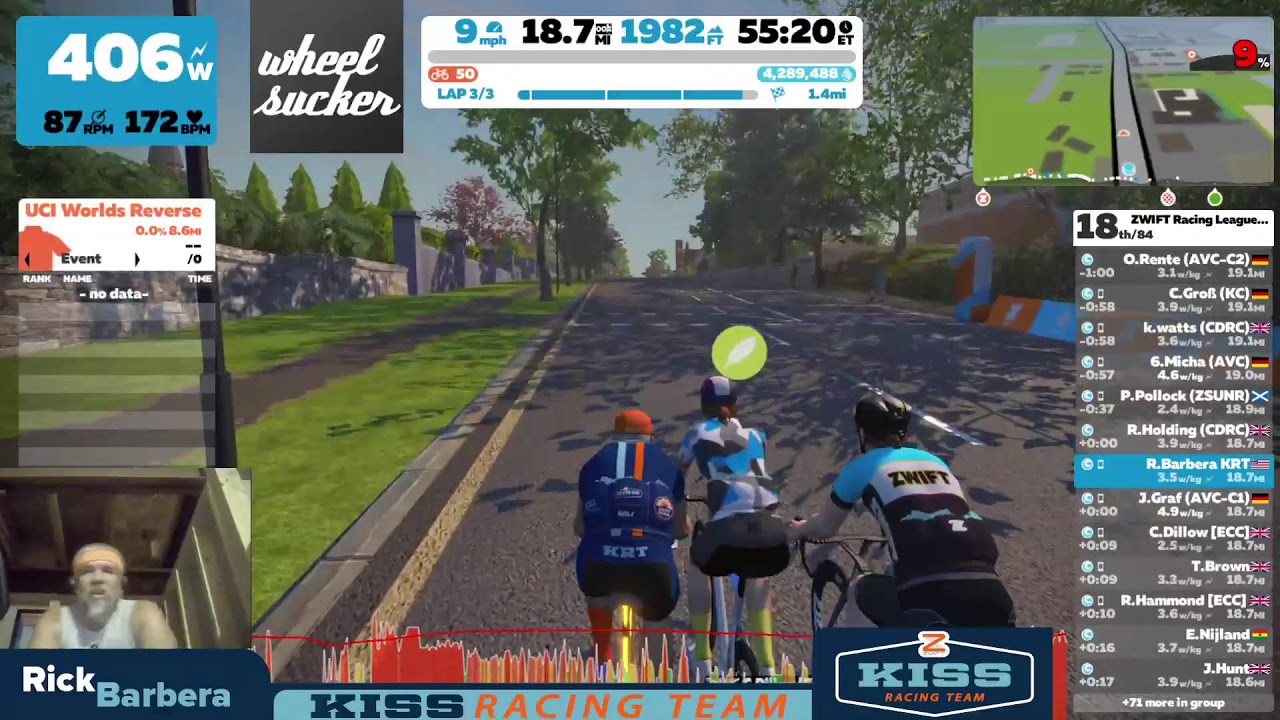
Task: Choose C.Groß (KC) from the nearby riders
Action: point(1172,299)
